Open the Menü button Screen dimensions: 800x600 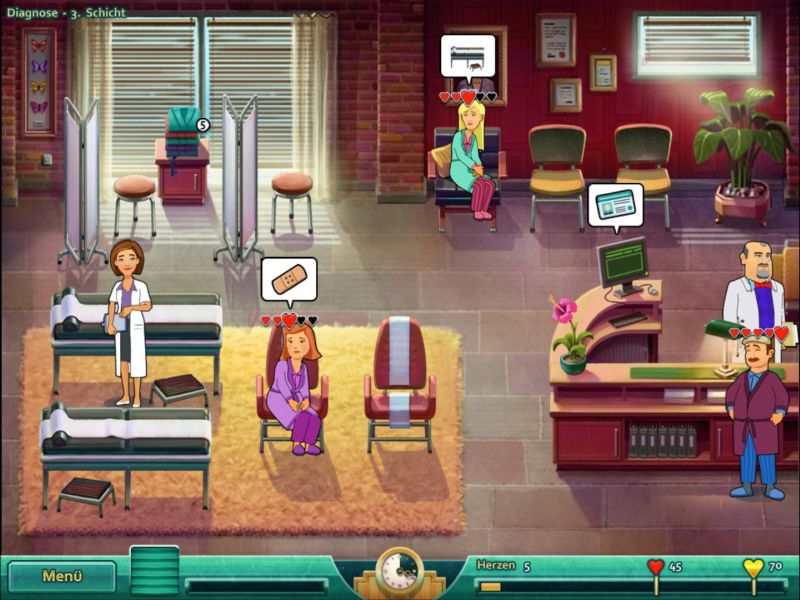[62, 576]
